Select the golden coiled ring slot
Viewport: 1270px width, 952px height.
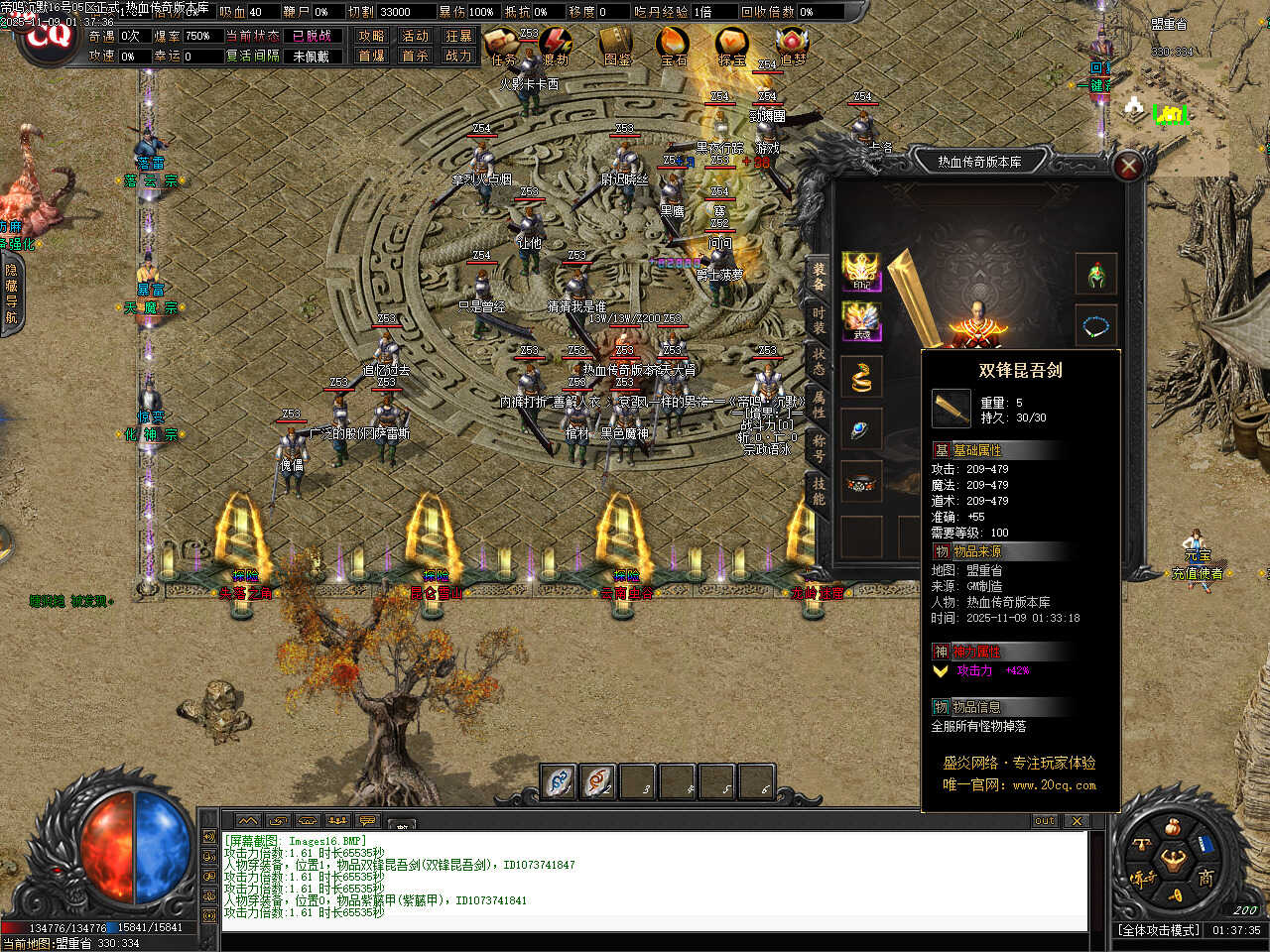pos(861,377)
